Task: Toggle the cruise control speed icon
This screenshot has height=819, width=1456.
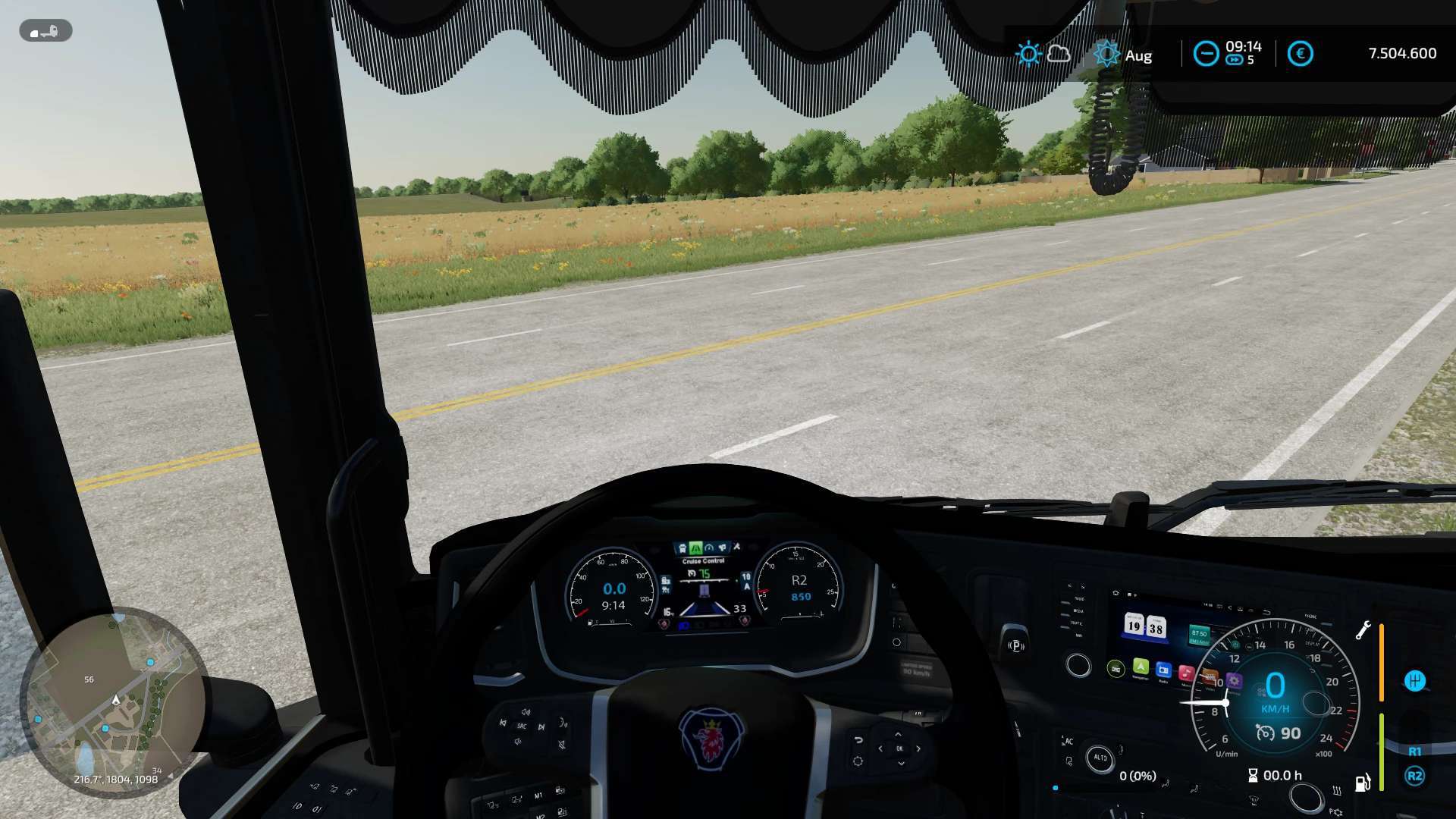Action: (x=1266, y=733)
